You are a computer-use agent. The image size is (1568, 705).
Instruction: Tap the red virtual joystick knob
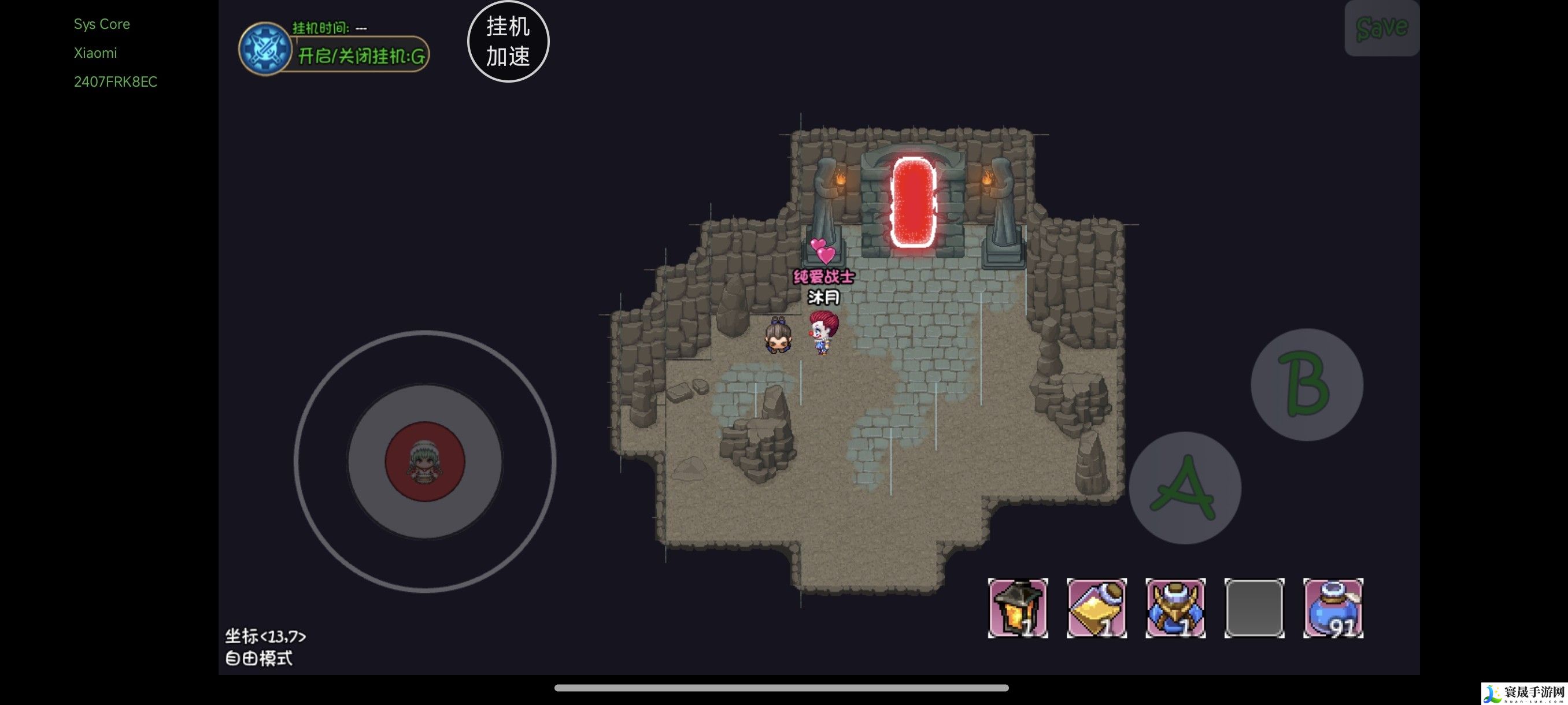tap(425, 461)
